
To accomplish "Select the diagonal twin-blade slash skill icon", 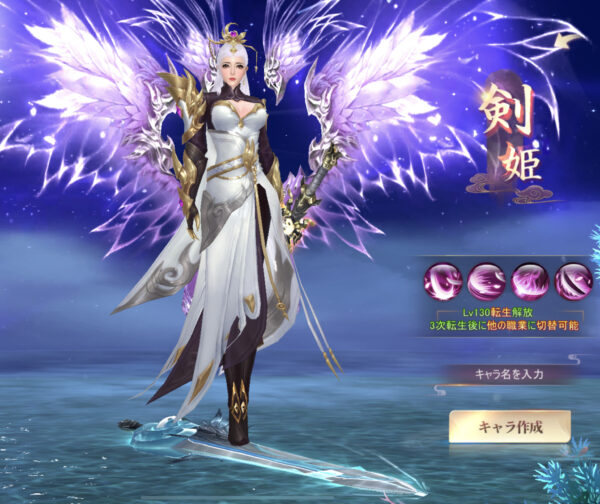I will (575, 279).
